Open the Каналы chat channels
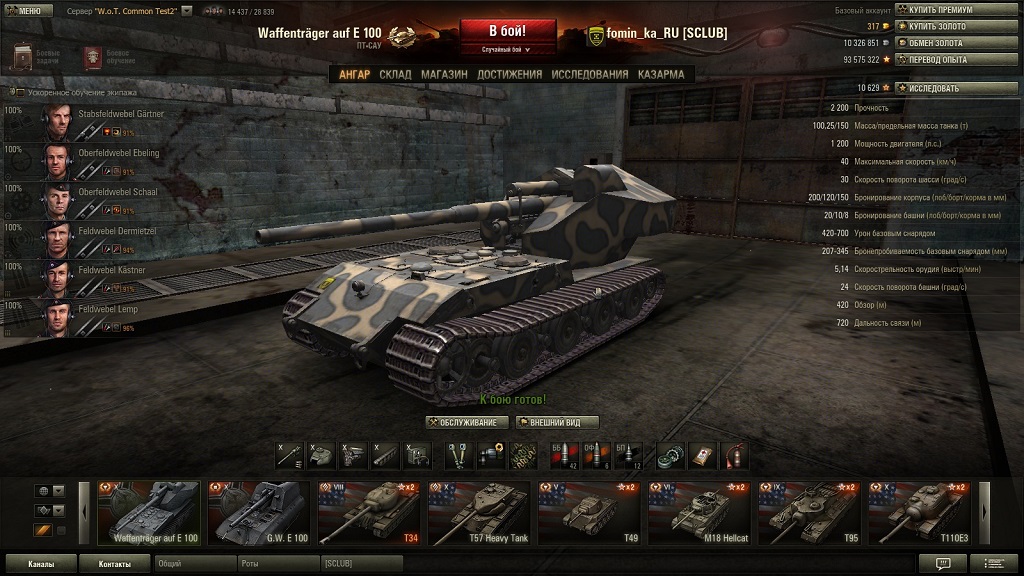This screenshot has height=576, width=1024. pos(40,564)
